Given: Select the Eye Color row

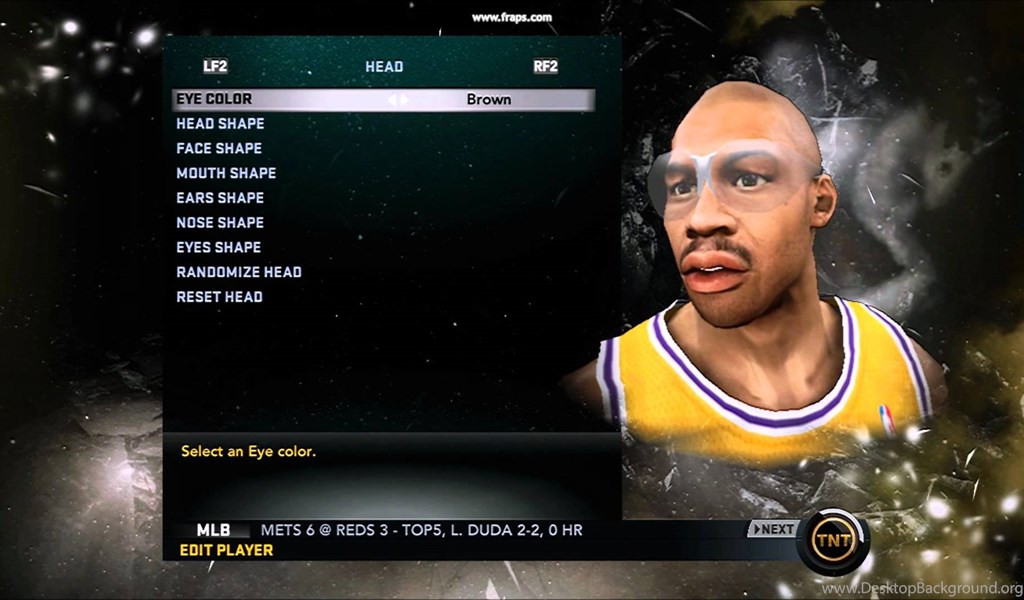Looking at the screenshot, I should click(x=214, y=100).
